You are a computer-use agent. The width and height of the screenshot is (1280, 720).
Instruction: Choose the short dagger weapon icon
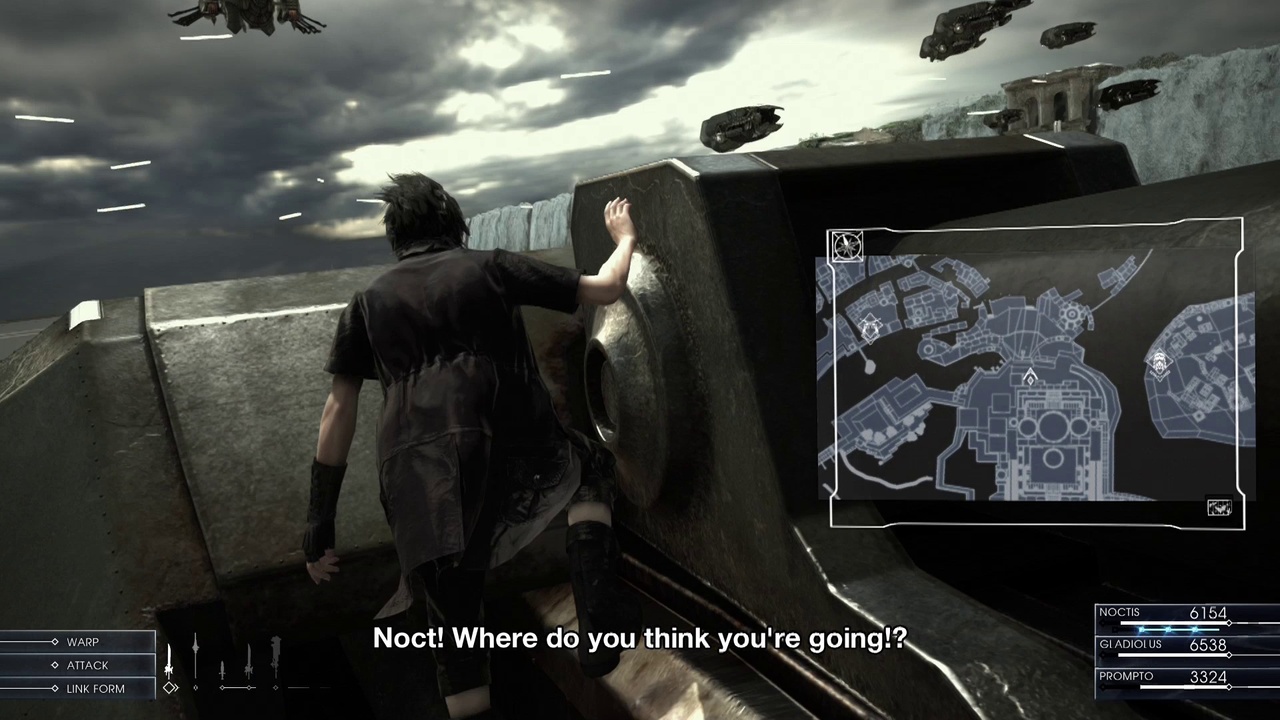coord(222,668)
